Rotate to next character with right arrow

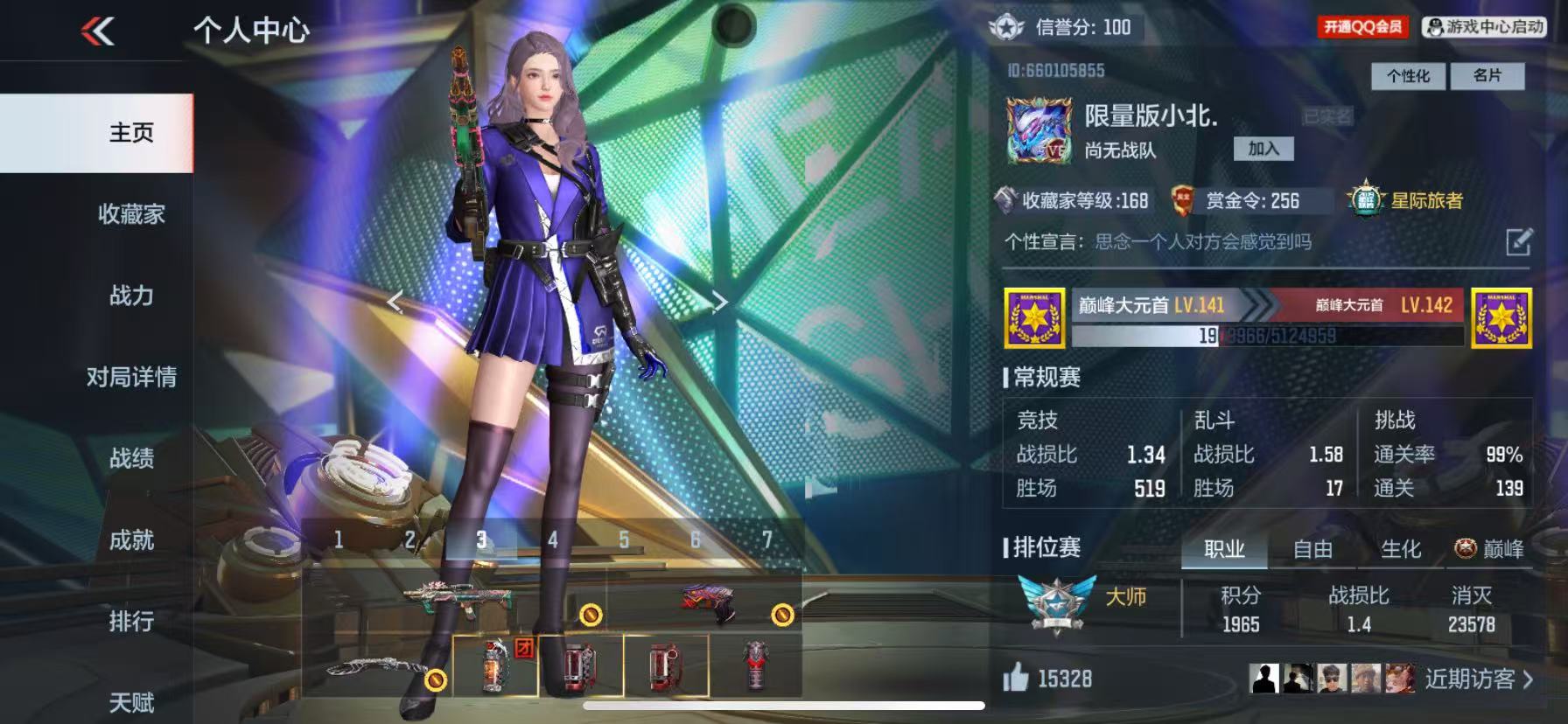point(719,303)
